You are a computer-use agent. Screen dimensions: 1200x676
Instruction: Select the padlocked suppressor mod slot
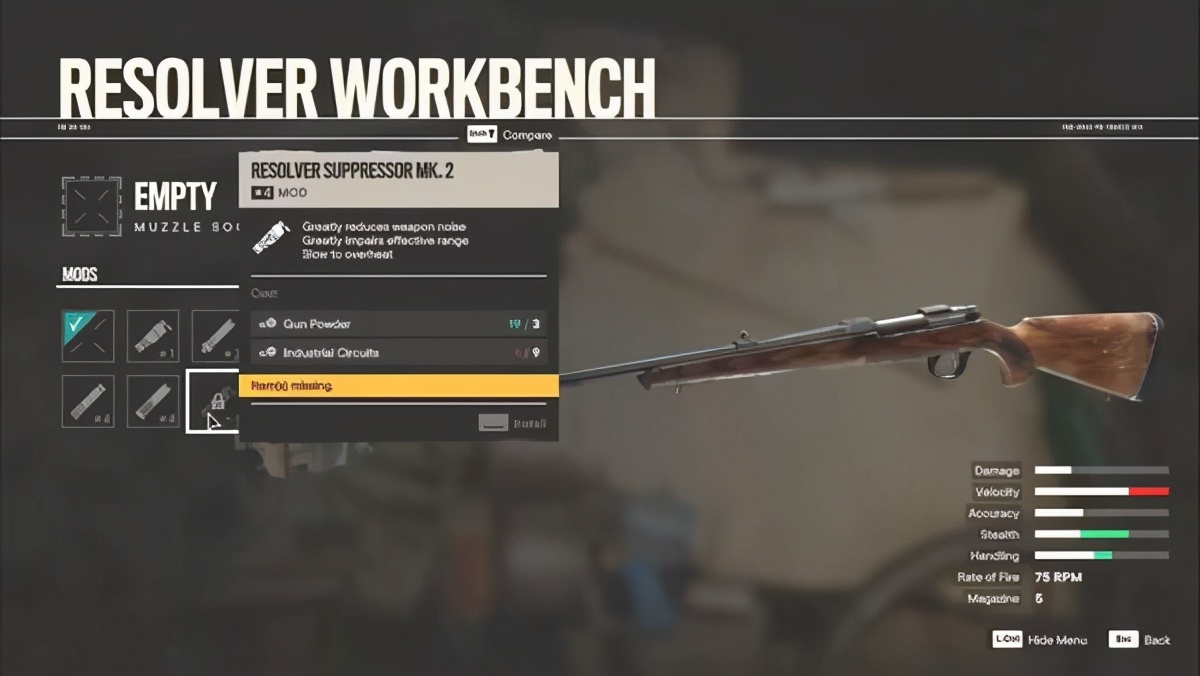click(x=213, y=401)
